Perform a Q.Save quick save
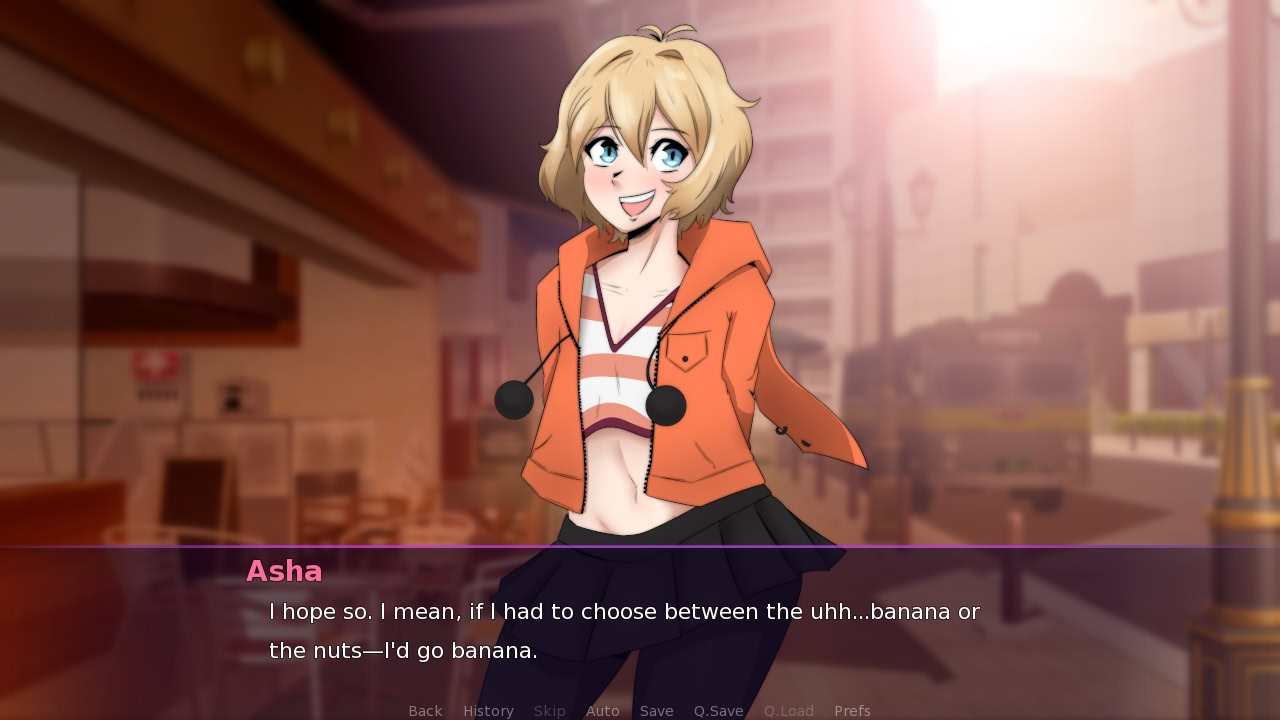1280x720 pixels. 717,710
